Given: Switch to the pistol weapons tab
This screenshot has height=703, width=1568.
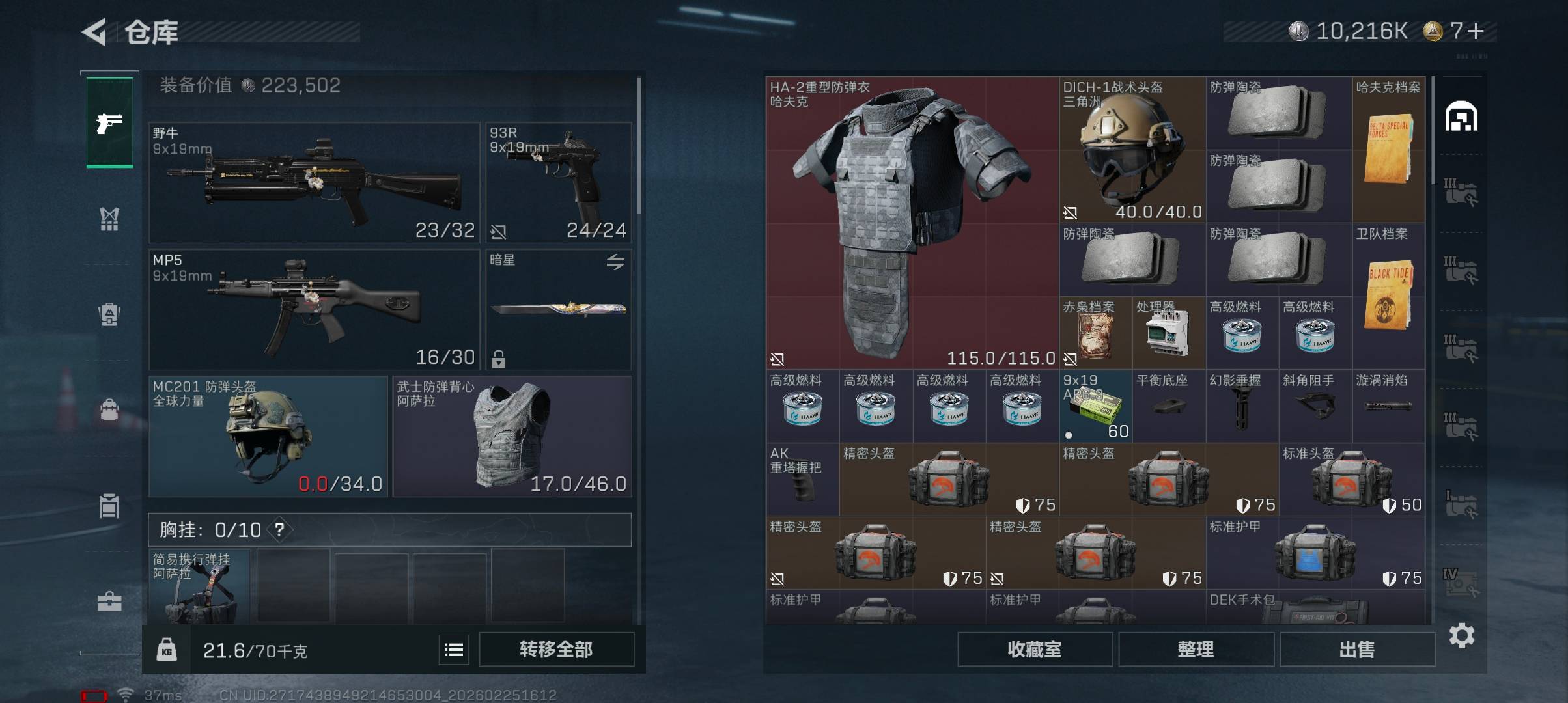Looking at the screenshot, I should pyautogui.click(x=109, y=122).
